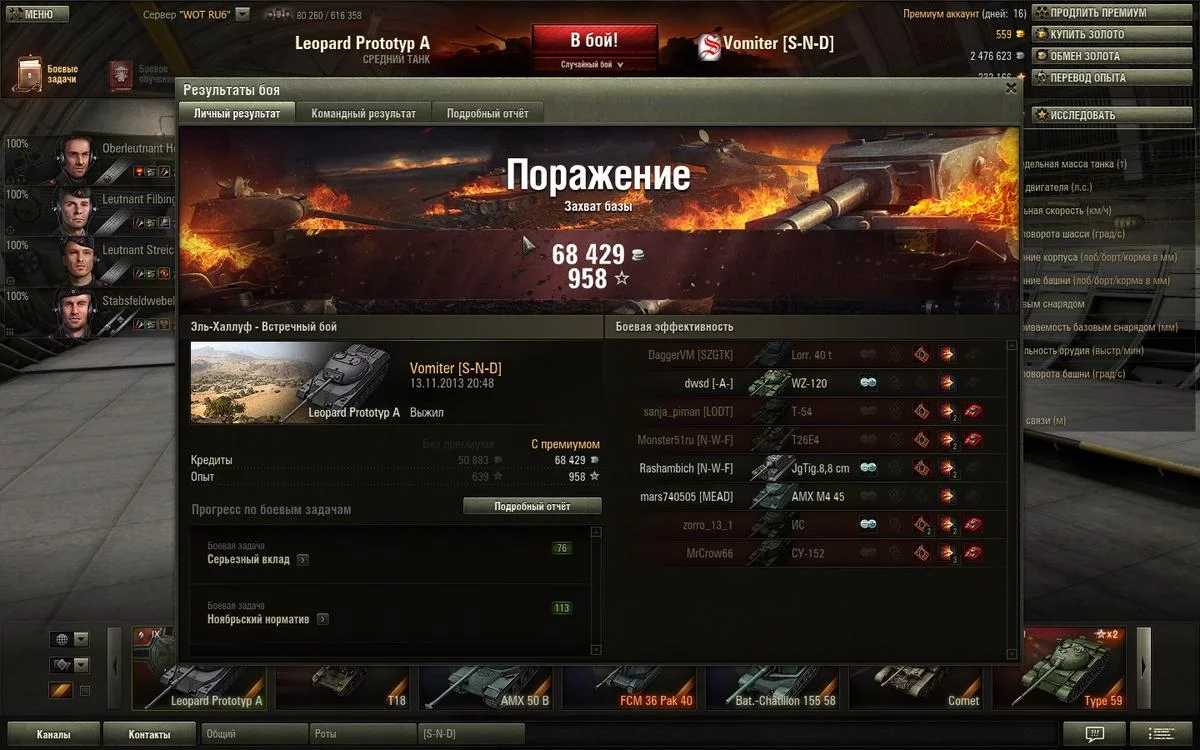This screenshot has width=1200, height=750.
Task: Open the server selection dropdown
Action: pos(242,15)
